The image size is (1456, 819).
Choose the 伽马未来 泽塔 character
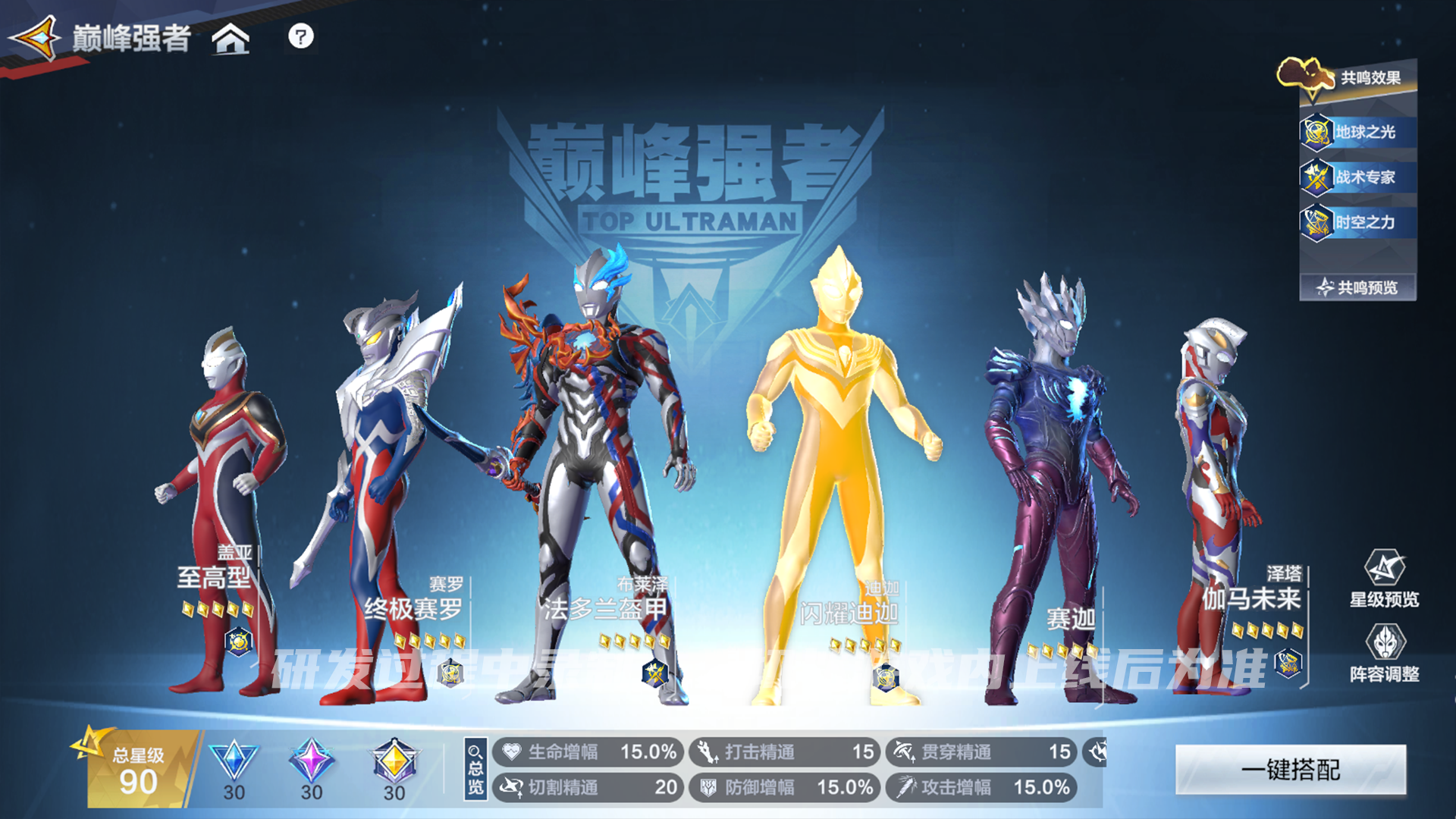1213,493
